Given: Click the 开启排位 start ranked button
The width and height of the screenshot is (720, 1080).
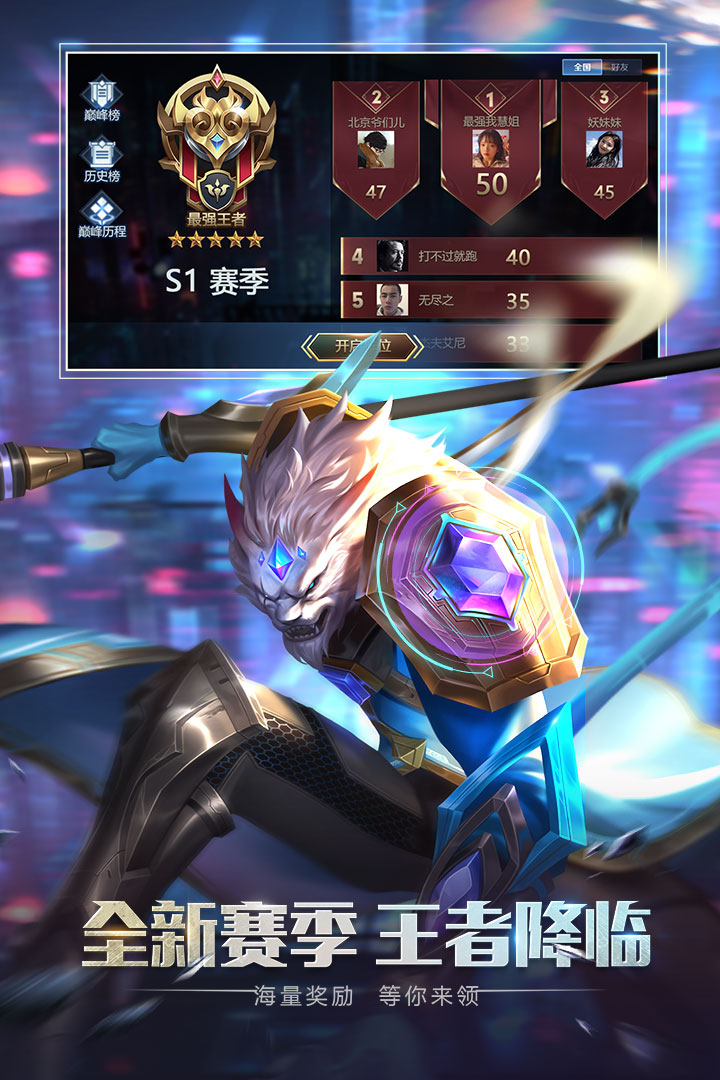Looking at the screenshot, I should [362, 346].
